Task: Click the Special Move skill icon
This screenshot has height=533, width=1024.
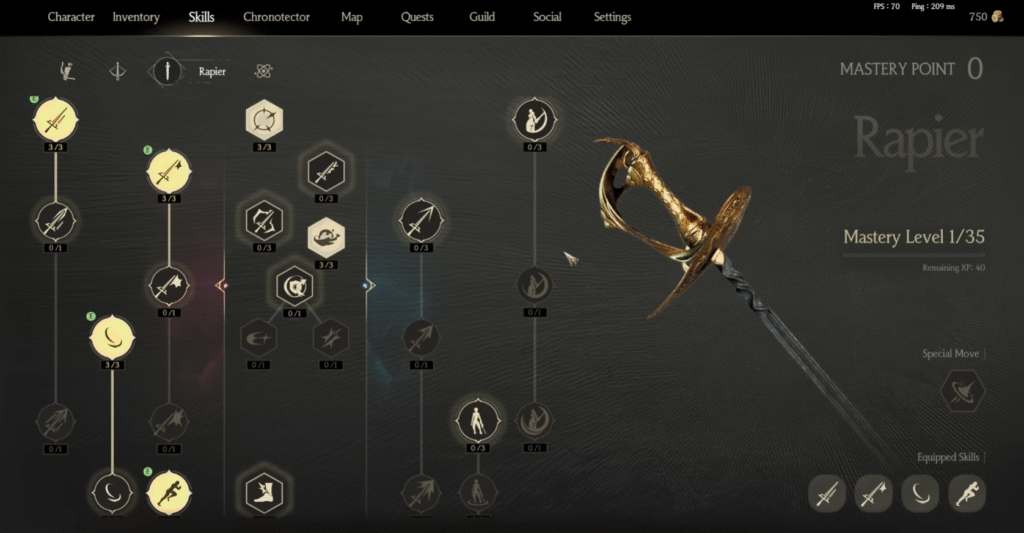Action: (962, 391)
